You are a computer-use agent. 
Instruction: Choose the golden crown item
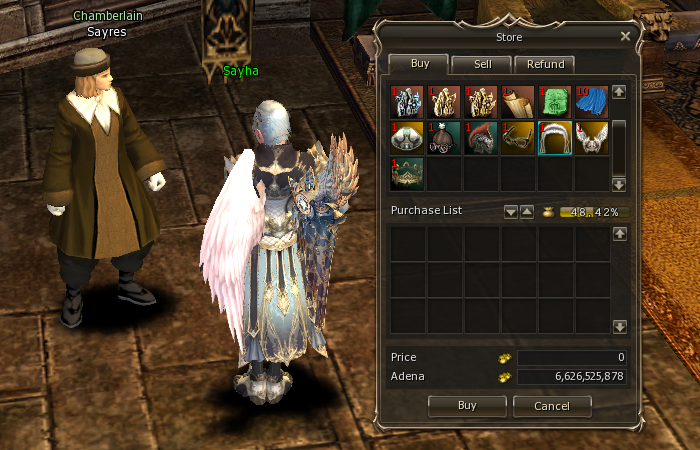point(407,174)
